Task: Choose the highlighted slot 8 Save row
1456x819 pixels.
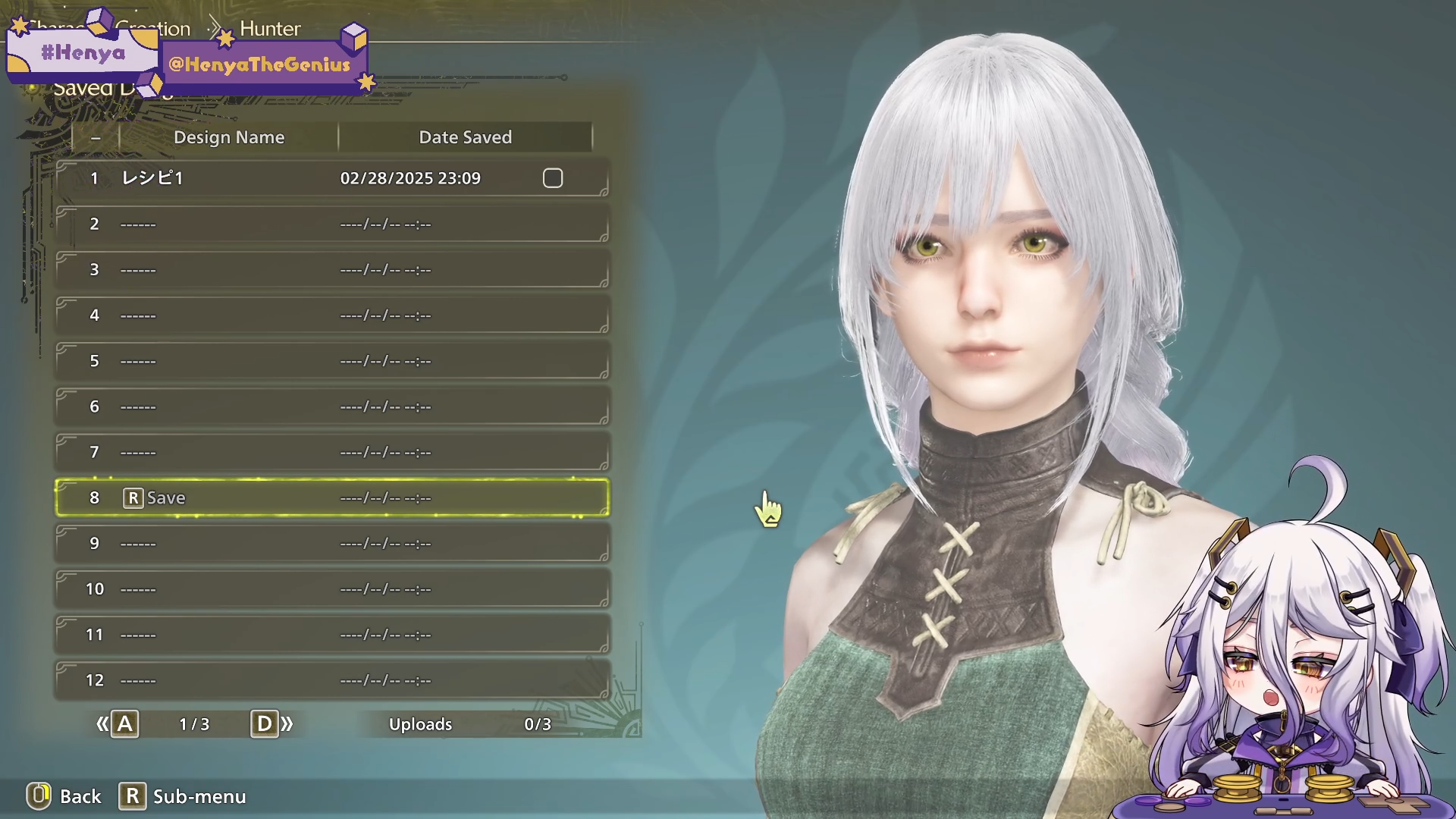Action: click(331, 498)
